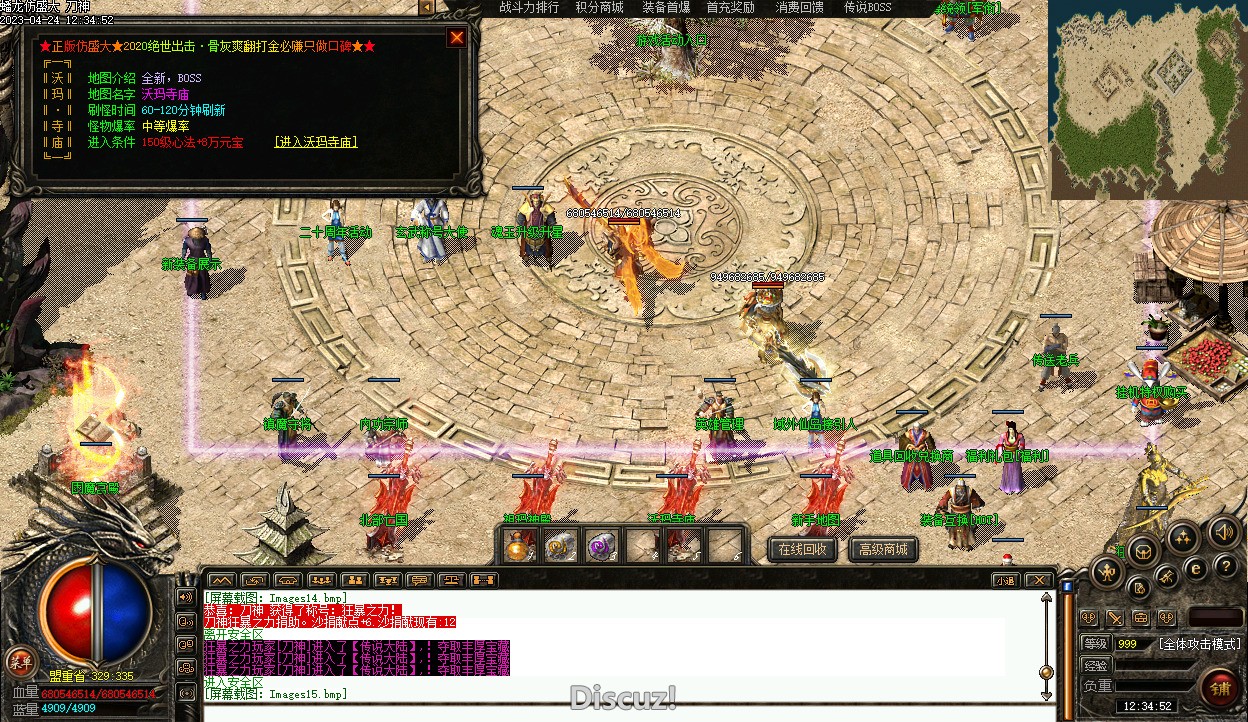1248x722 pixels.
Task: Click the 小退 logout button
Action: click(x=1005, y=580)
